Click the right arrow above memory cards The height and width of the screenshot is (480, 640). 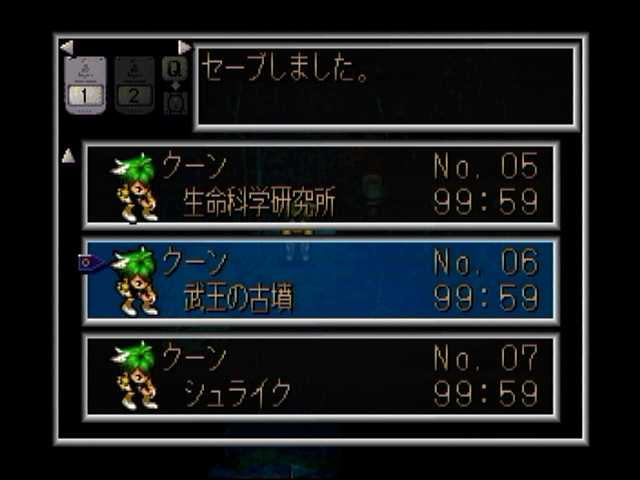click(184, 47)
